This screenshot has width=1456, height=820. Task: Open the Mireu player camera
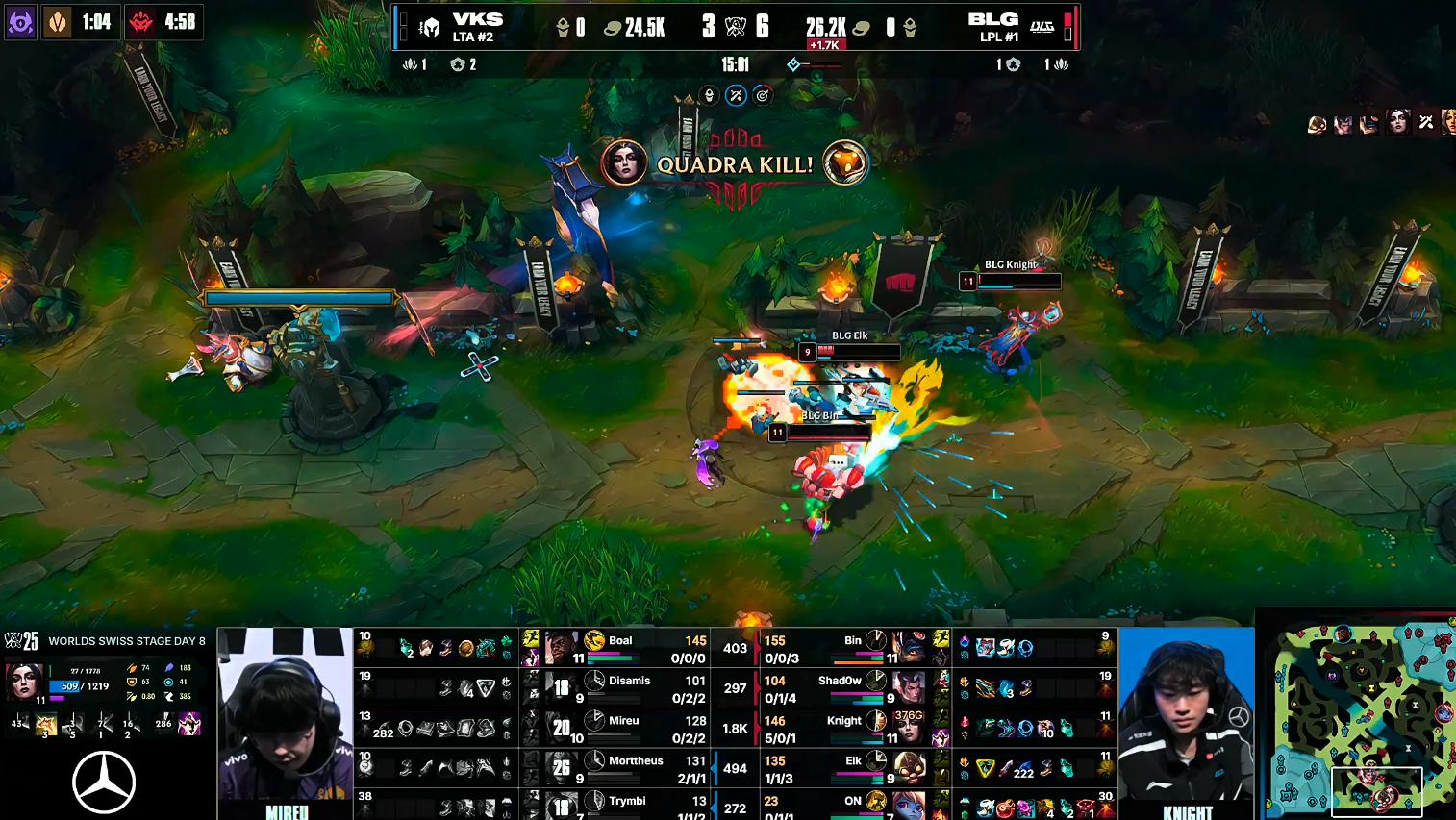tap(286, 714)
